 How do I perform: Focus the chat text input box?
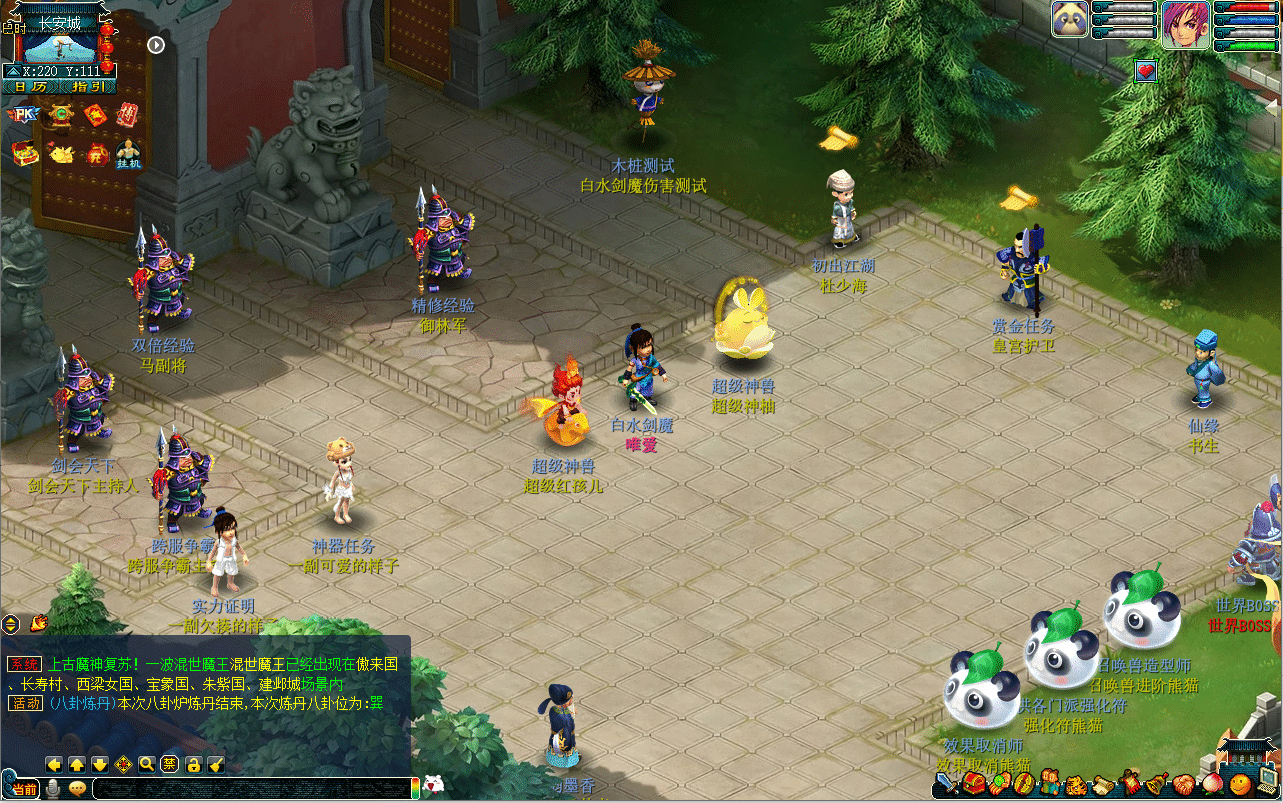(x=250, y=788)
